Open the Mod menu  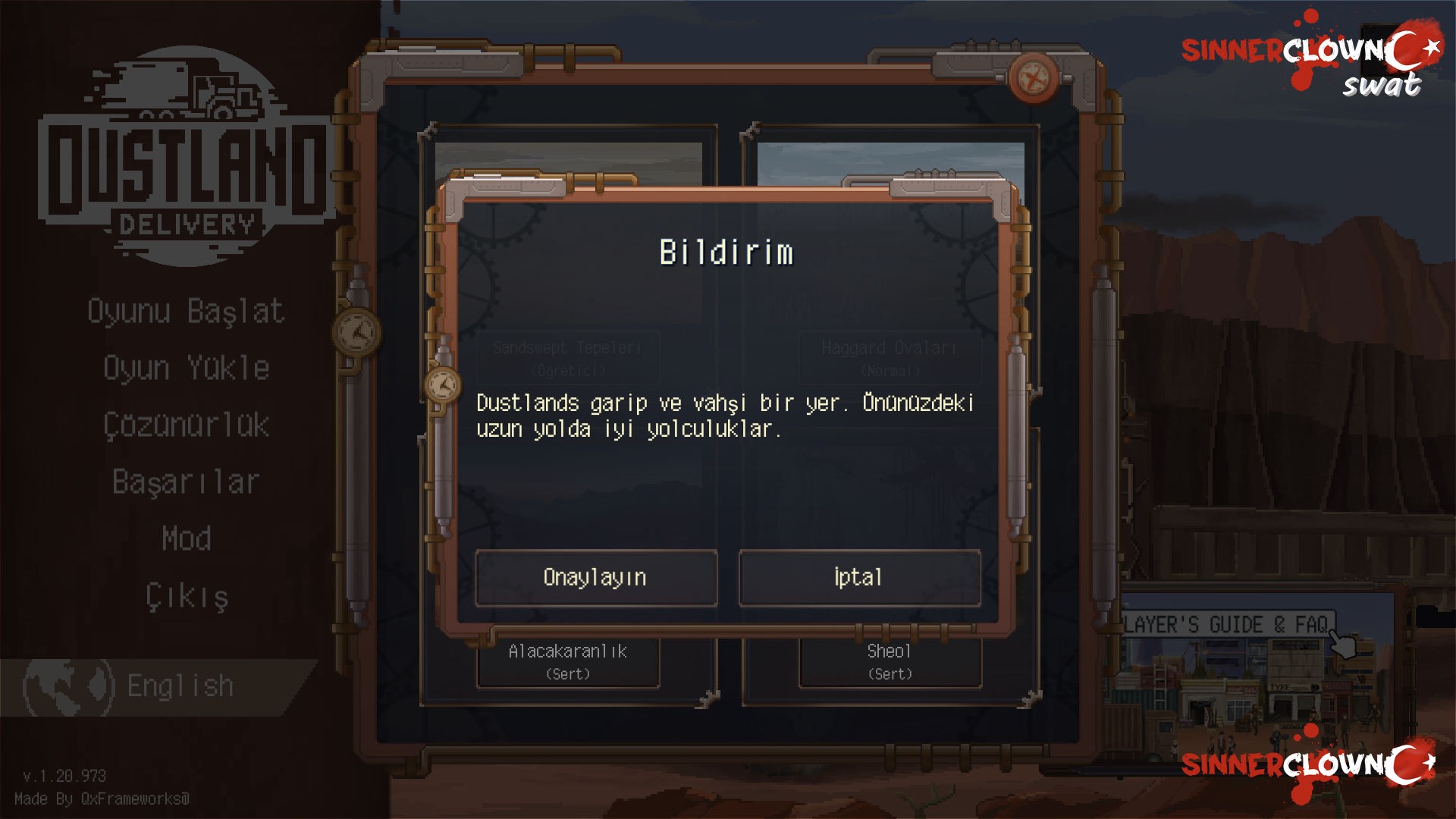187,539
